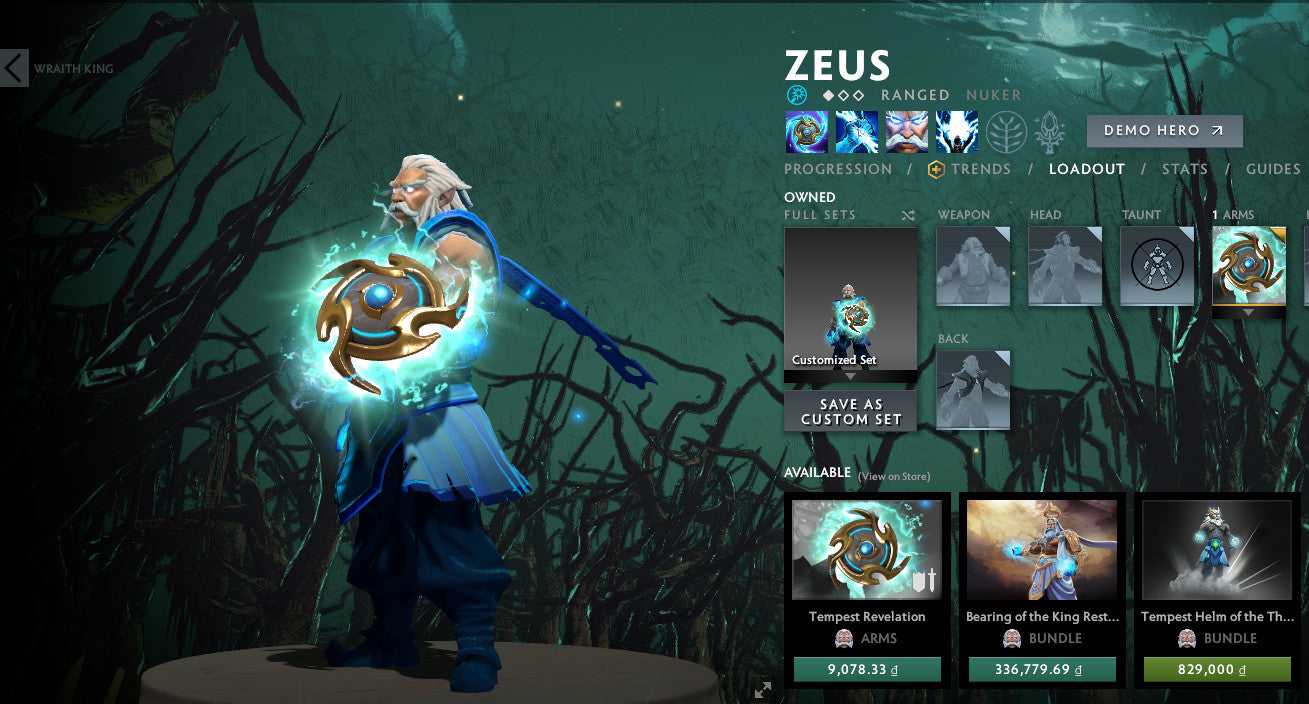The width and height of the screenshot is (1309, 704).
Task: Show the Stats tab
Action: [x=1184, y=169]
